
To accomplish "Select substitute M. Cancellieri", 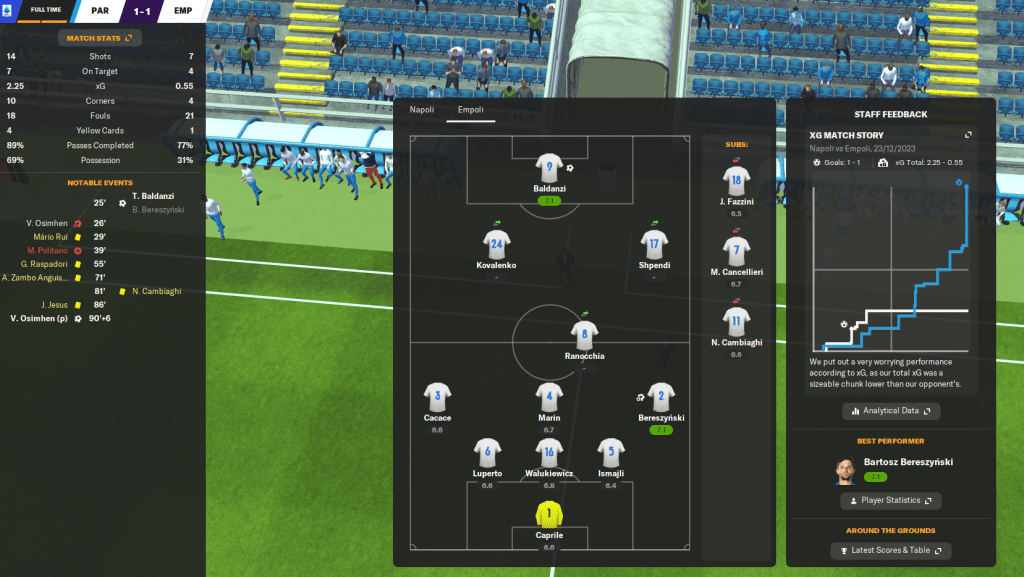I will click(x=736, y=251).
